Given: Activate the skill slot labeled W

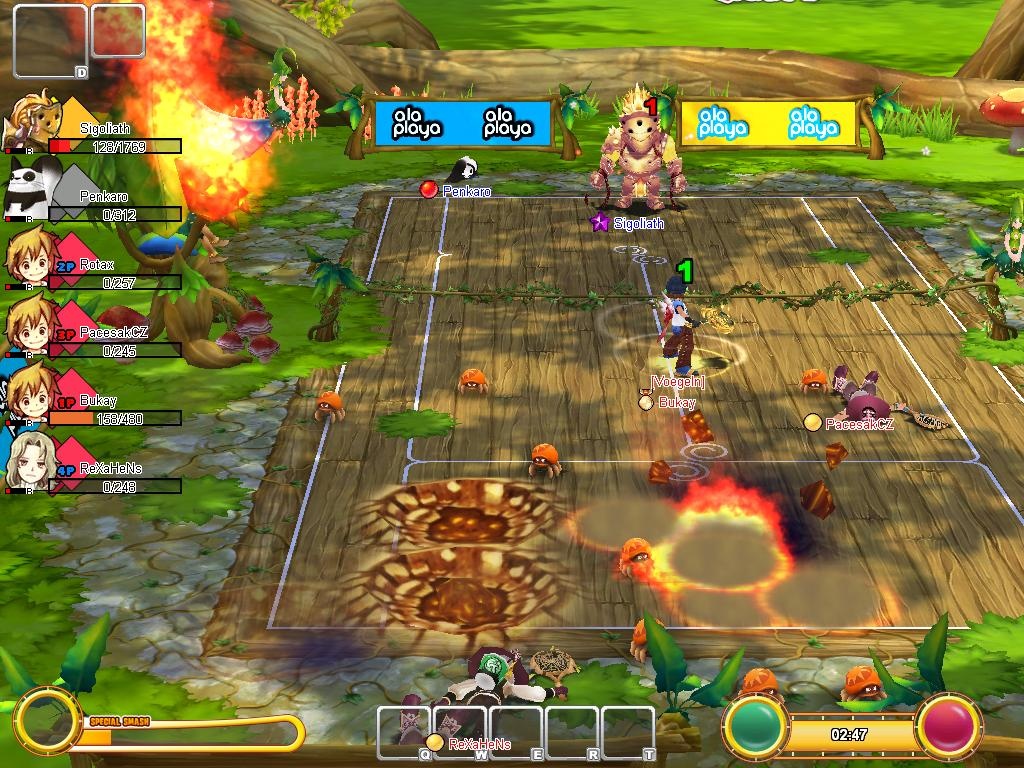Looking at the screenshot, I should (461, 733).
